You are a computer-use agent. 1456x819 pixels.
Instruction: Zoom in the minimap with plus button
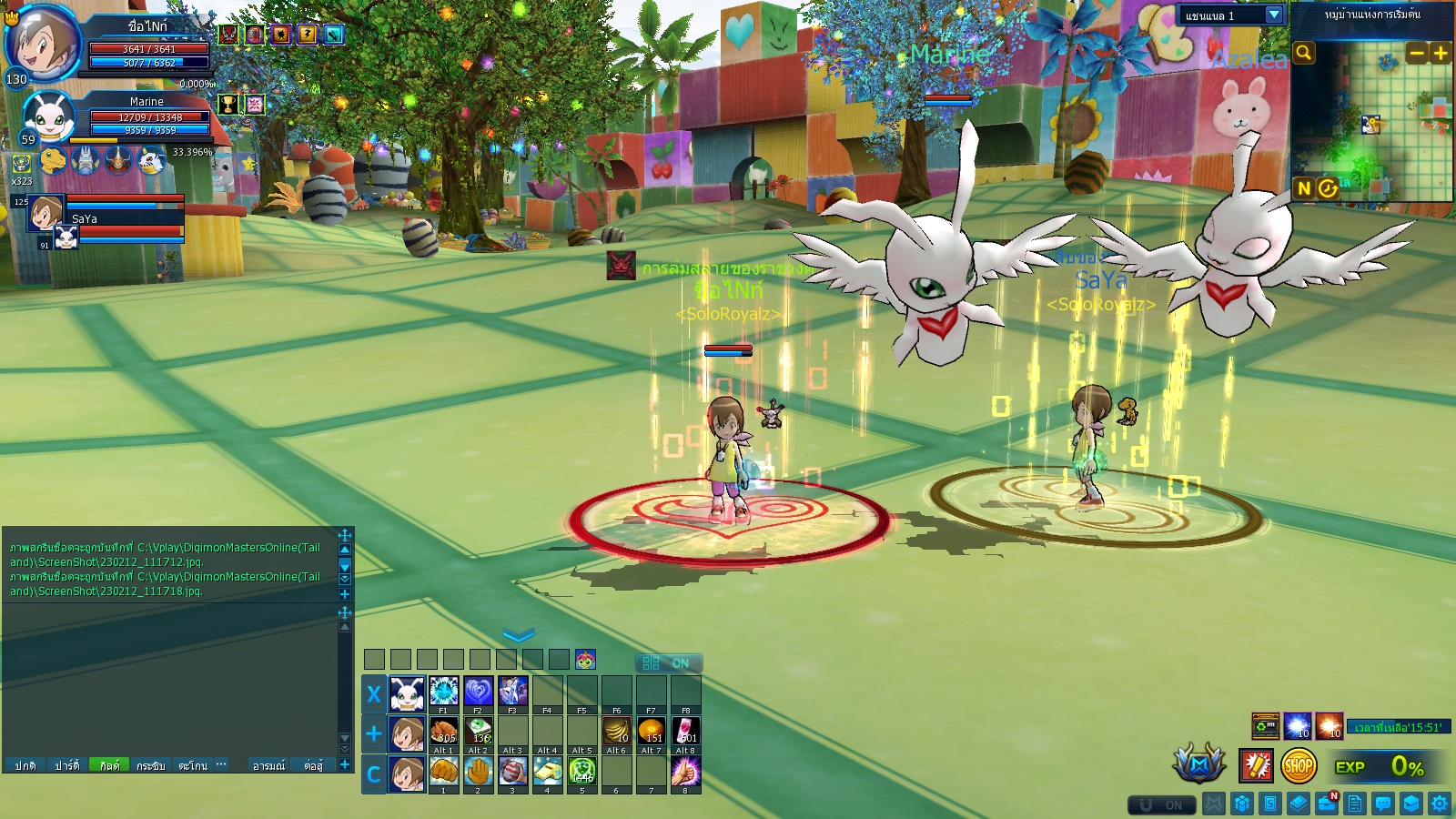tap(1441, 53)
